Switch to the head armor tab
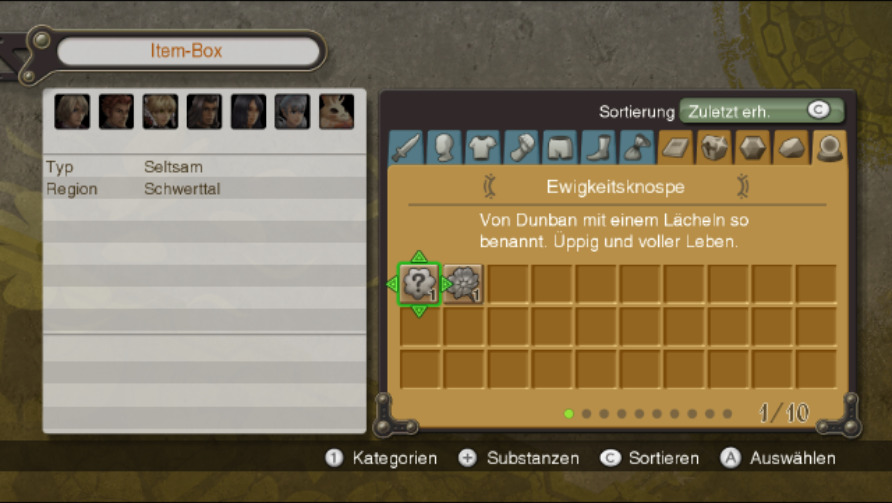Viewport: 892px width, 503px height. (444, 147)
